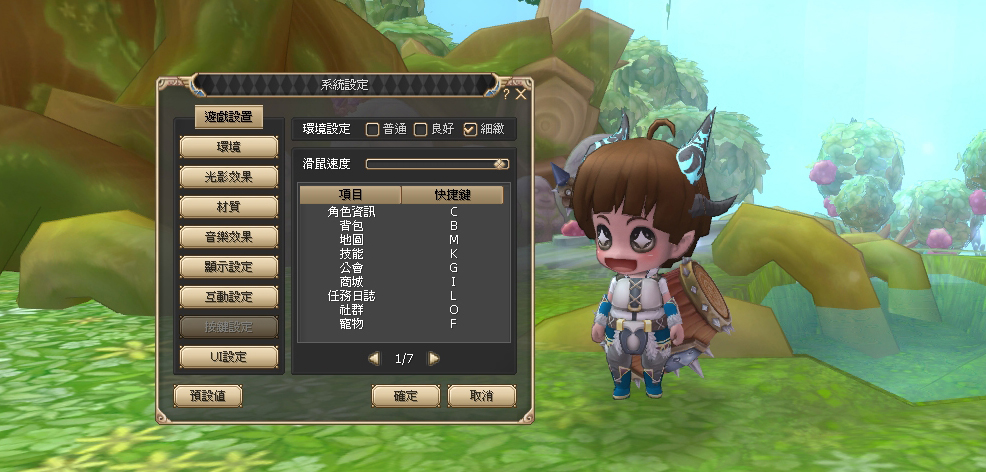Select the 材質 settings button
986x472 pixels.
[228, 207]
